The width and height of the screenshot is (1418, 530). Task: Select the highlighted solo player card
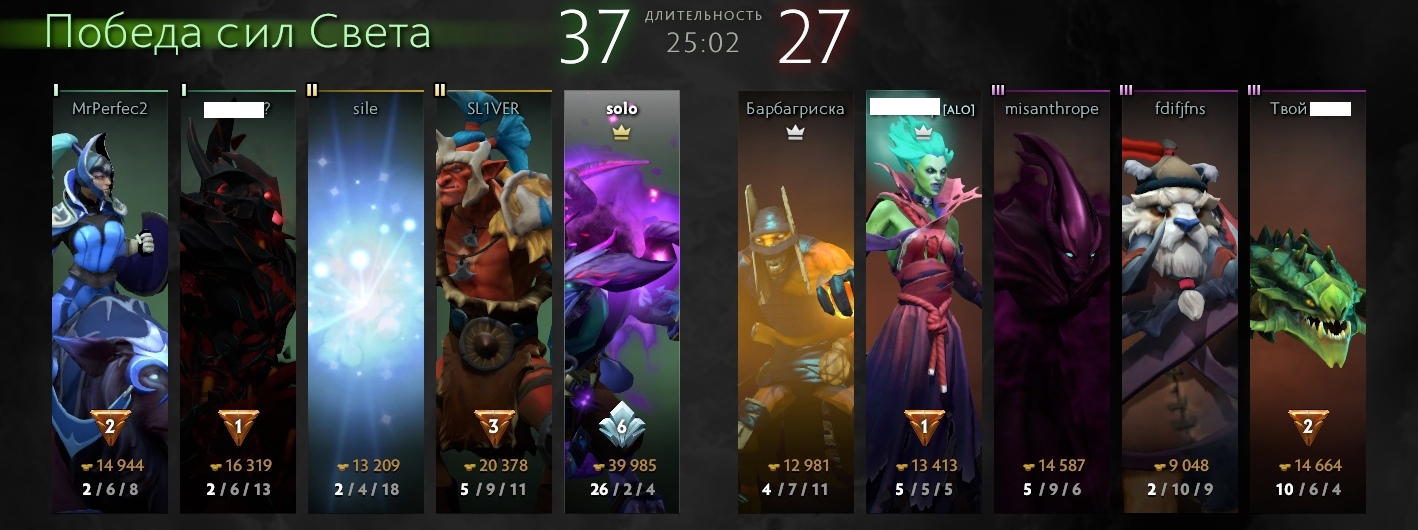coord(622,300)
